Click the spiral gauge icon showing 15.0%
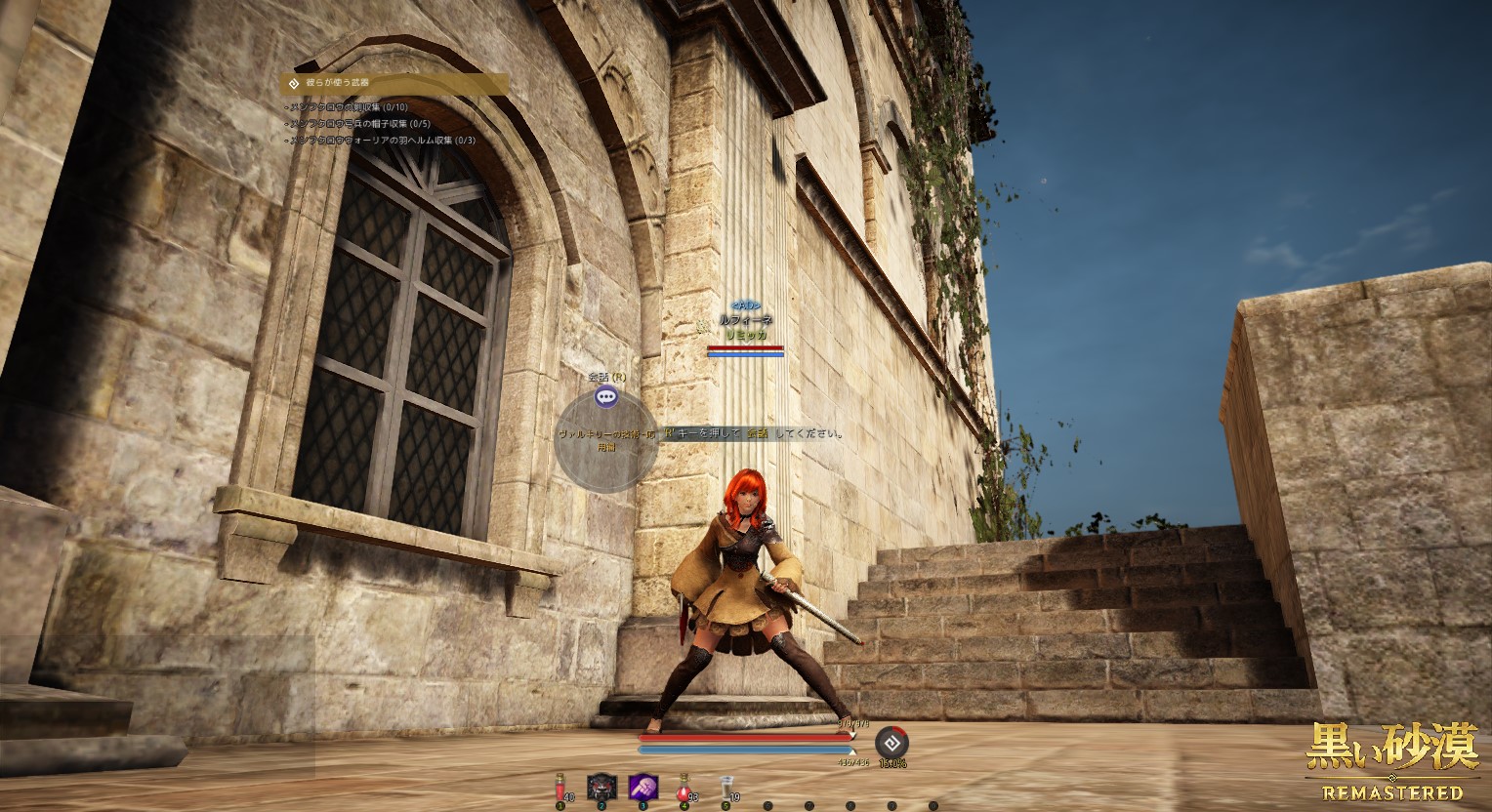This screenshot has height=812, width=1492. click(891, 742)
